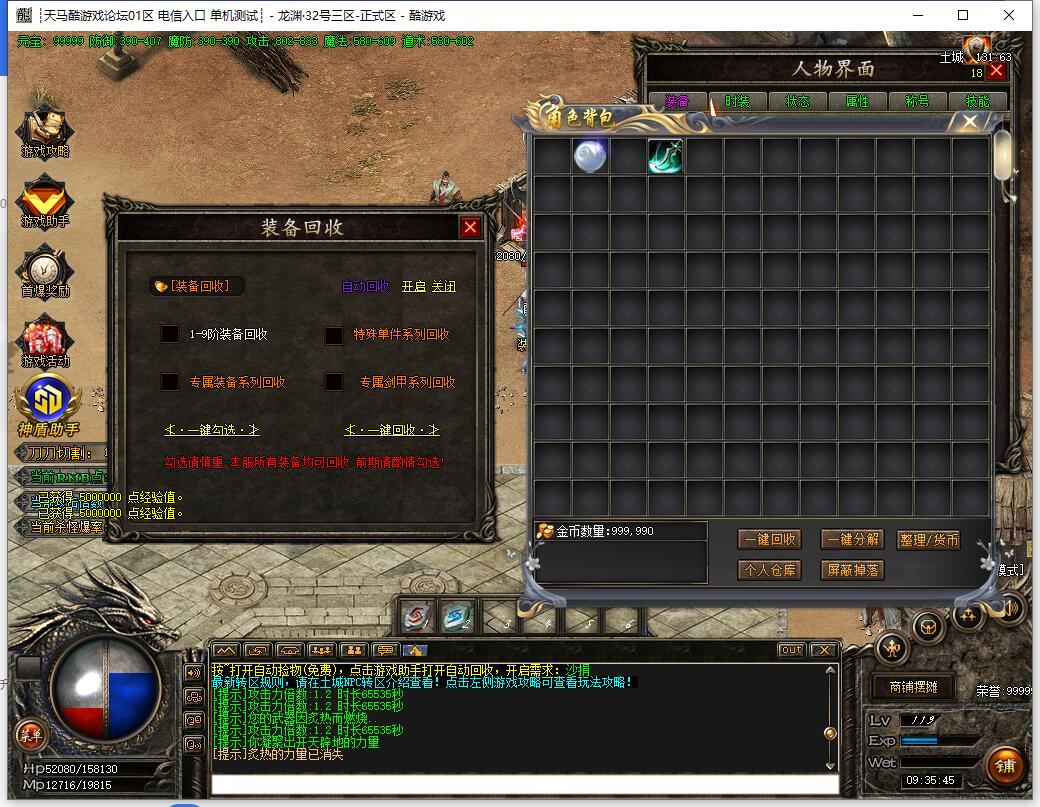Turn auto-recycle off with 关闭

click(x=444, y=286)
